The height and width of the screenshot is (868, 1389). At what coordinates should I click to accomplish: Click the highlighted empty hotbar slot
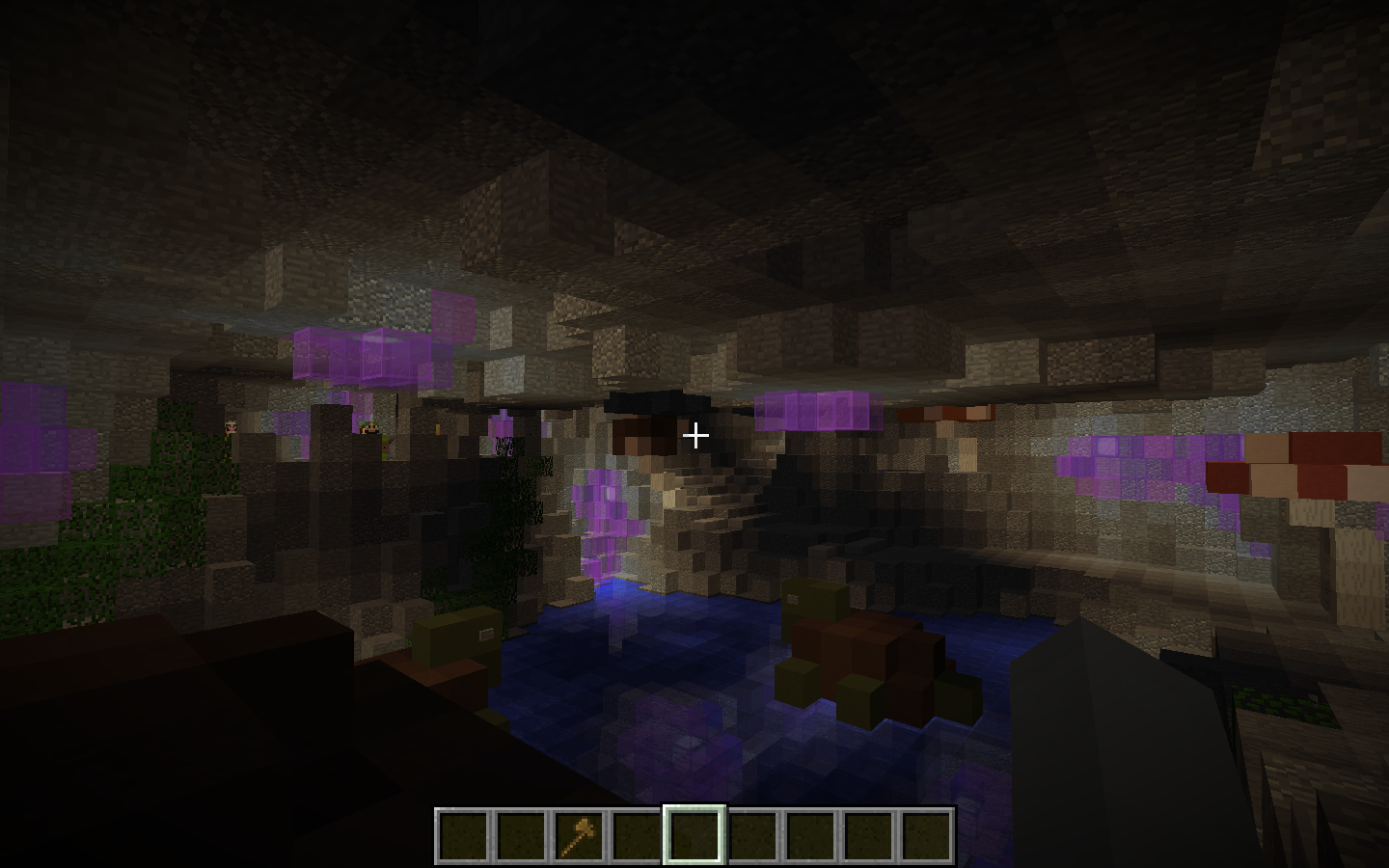click(x=694, y=835)
